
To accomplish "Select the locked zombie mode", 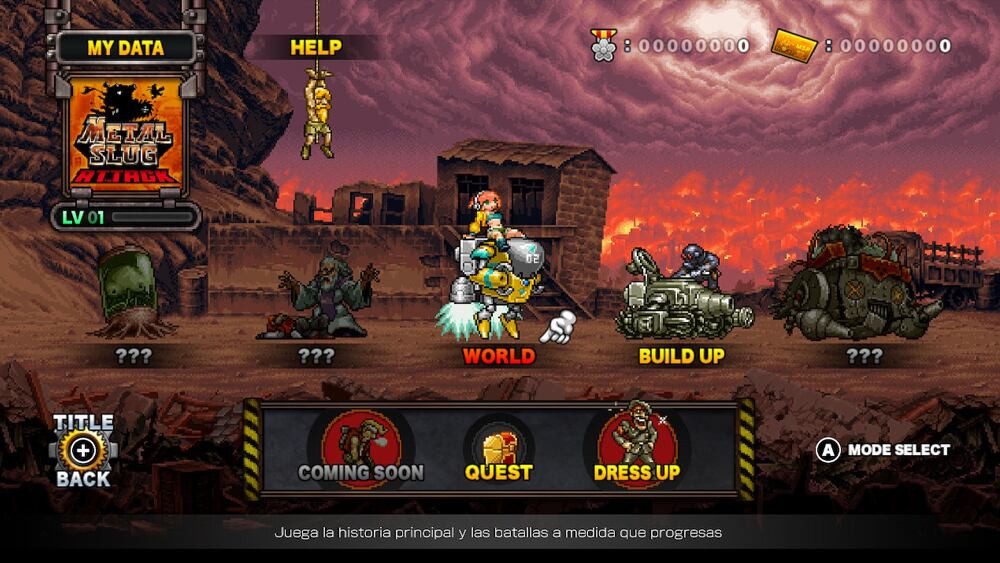I will point(318,300).
